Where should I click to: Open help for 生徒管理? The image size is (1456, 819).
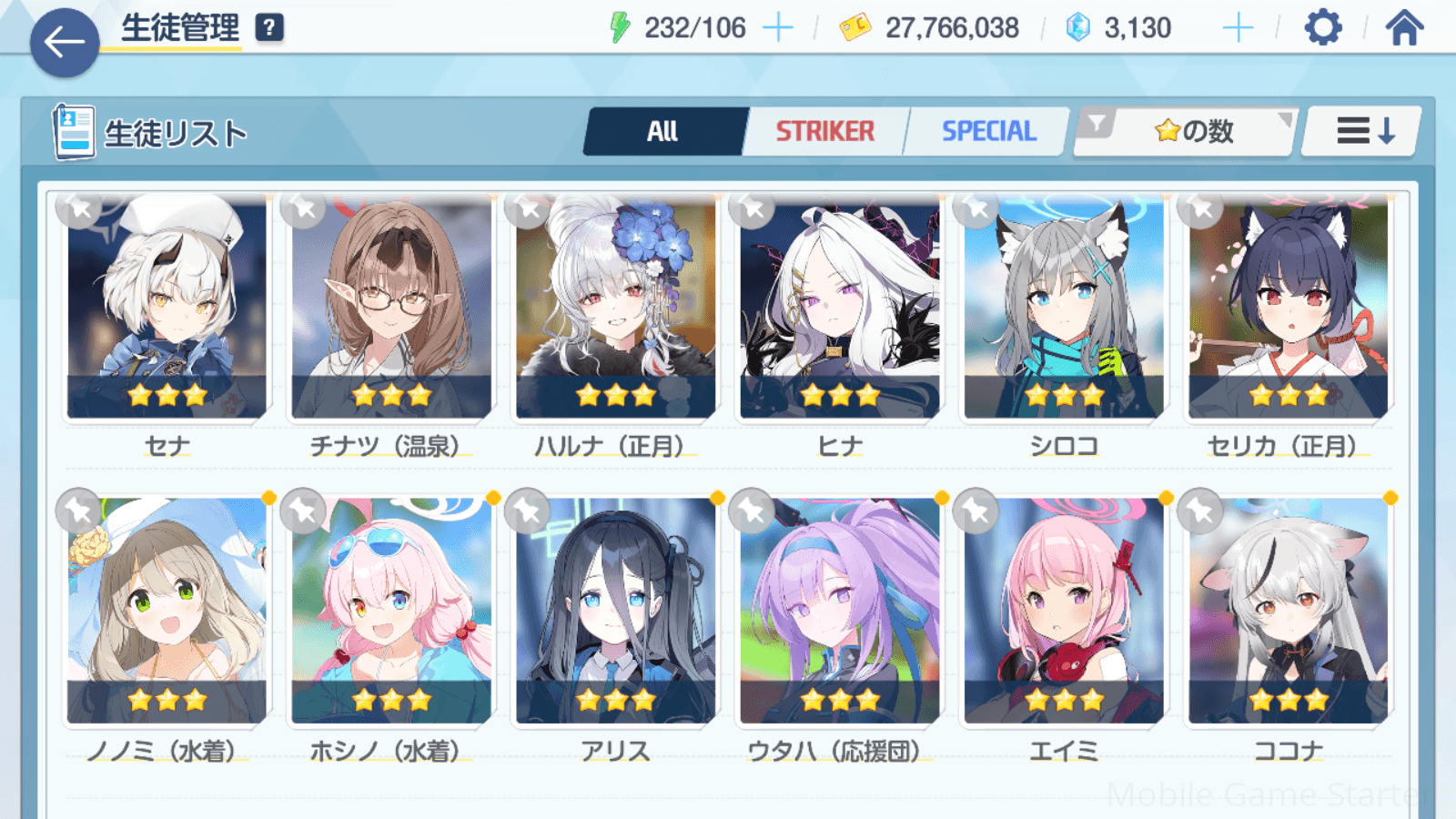click(x=269, y=28)
